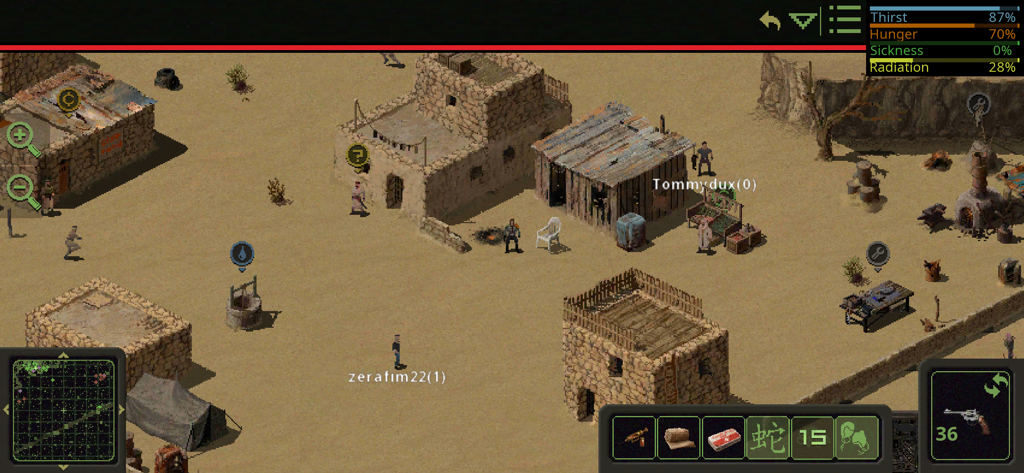Tap the water drop marker above the well

(x=241, y=254)
